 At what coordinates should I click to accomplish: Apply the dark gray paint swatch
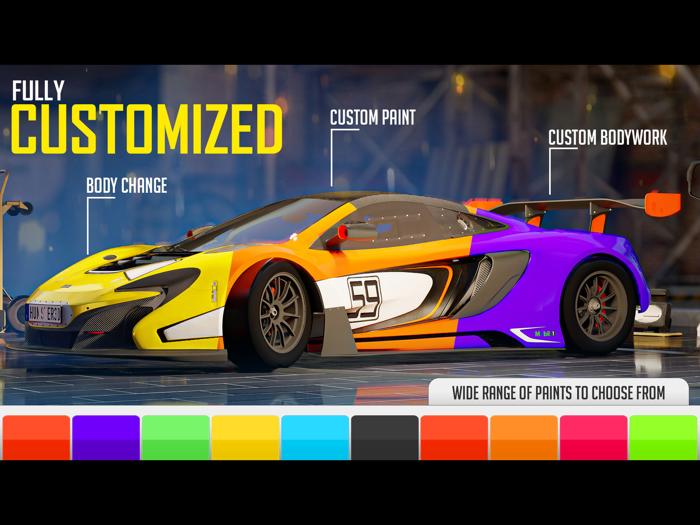385,437
